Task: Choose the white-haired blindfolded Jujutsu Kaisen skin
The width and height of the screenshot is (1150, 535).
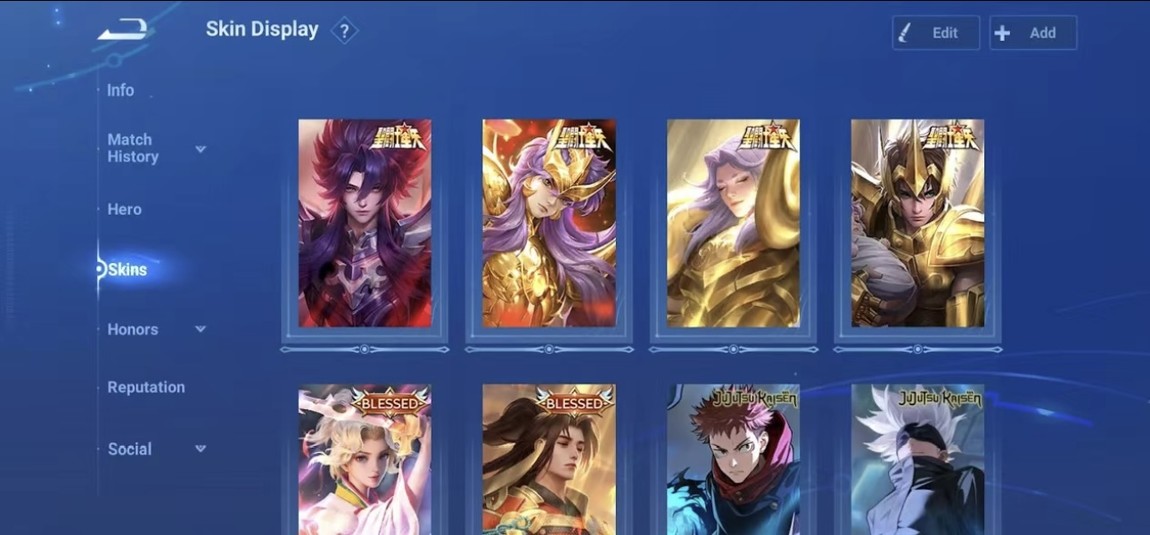Action: click(917, 460)
